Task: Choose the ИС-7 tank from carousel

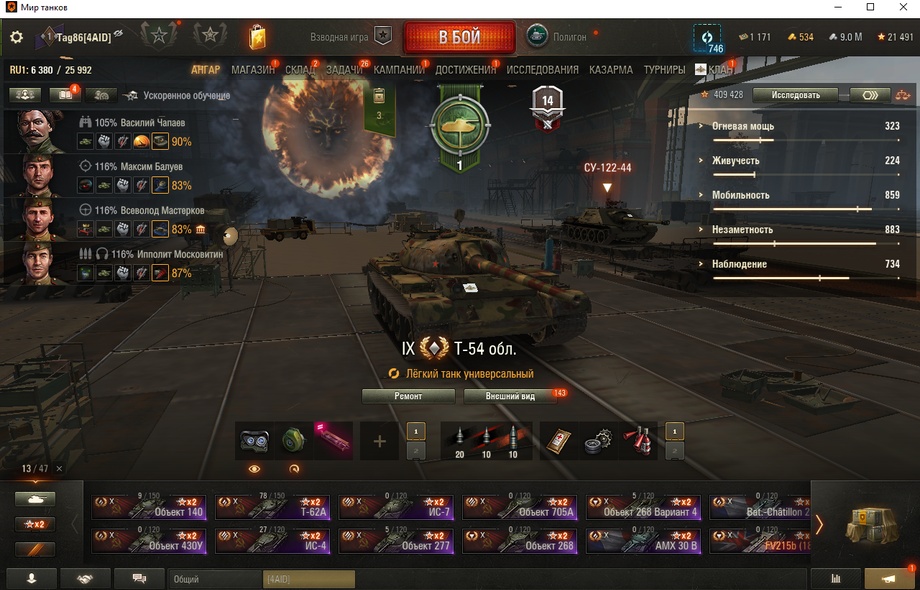Action: click(396, 507)
